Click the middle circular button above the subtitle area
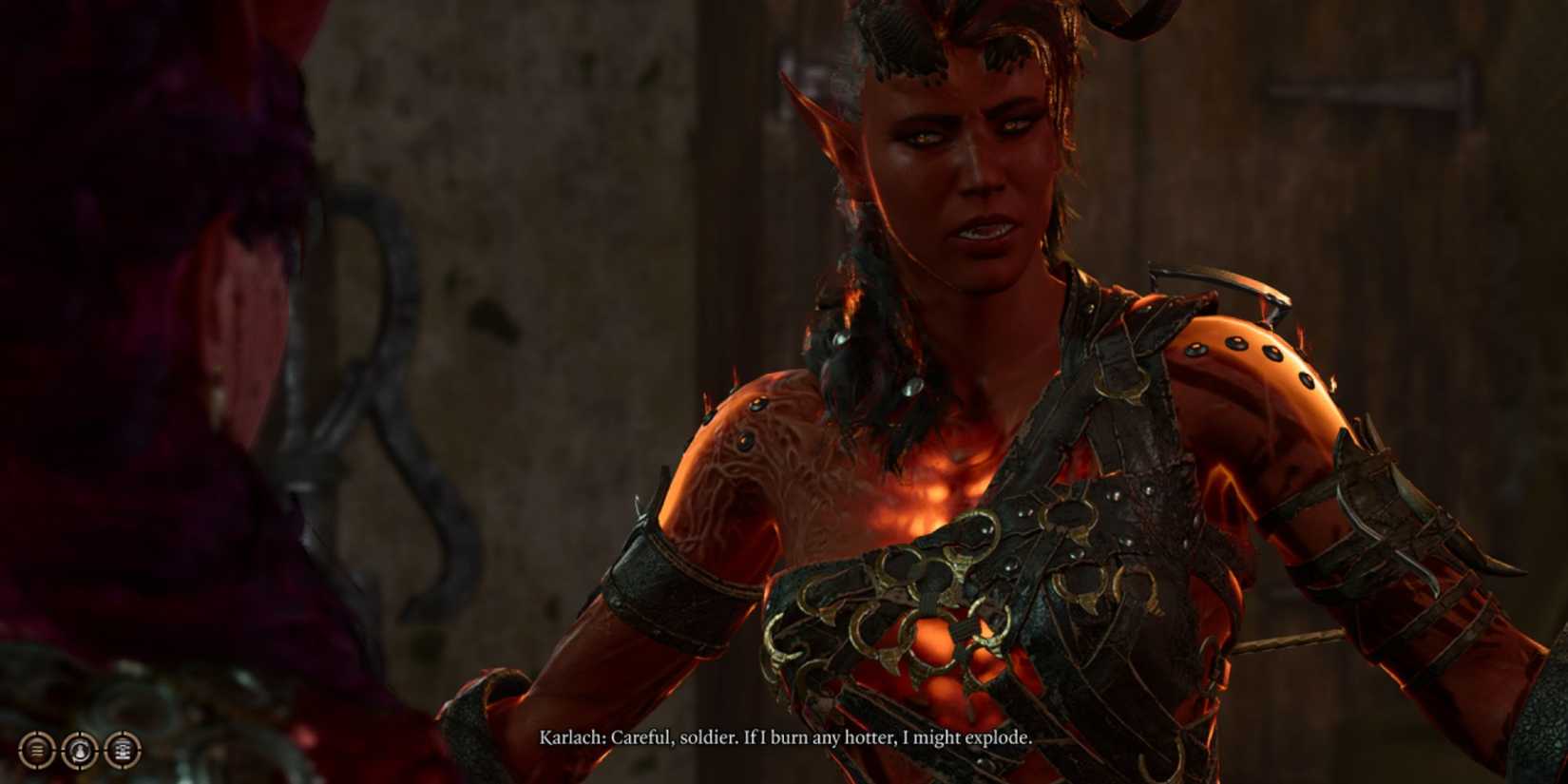 click(80, 751)
